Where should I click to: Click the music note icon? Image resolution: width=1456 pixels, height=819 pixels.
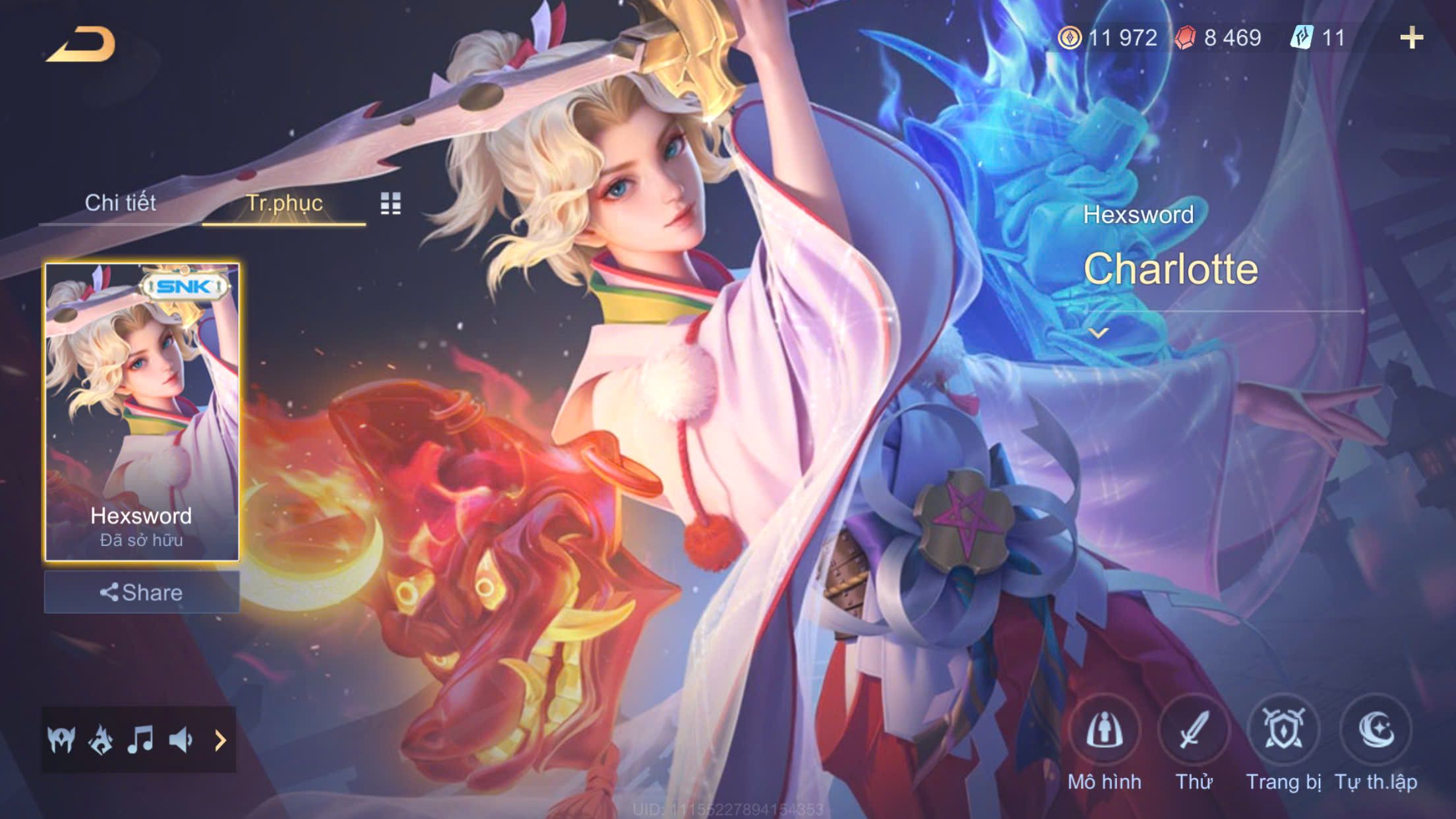tap(140, 740)
